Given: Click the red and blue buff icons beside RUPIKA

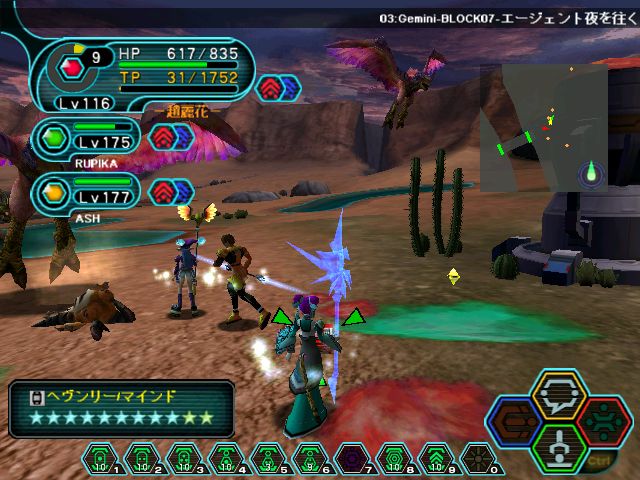Looking at the screenshot, I should [x=171, y=137].
